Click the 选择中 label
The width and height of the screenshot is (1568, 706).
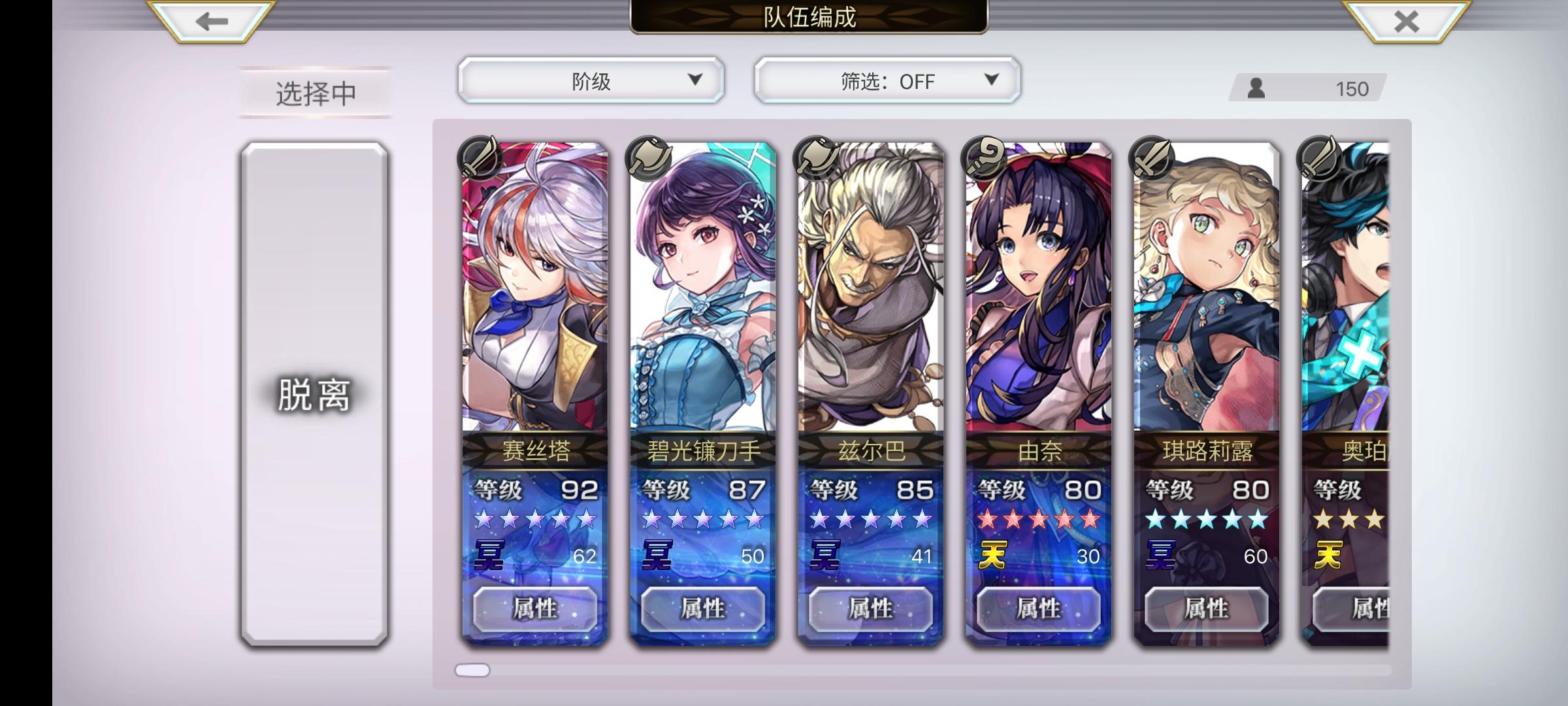[x=314, y=92]
